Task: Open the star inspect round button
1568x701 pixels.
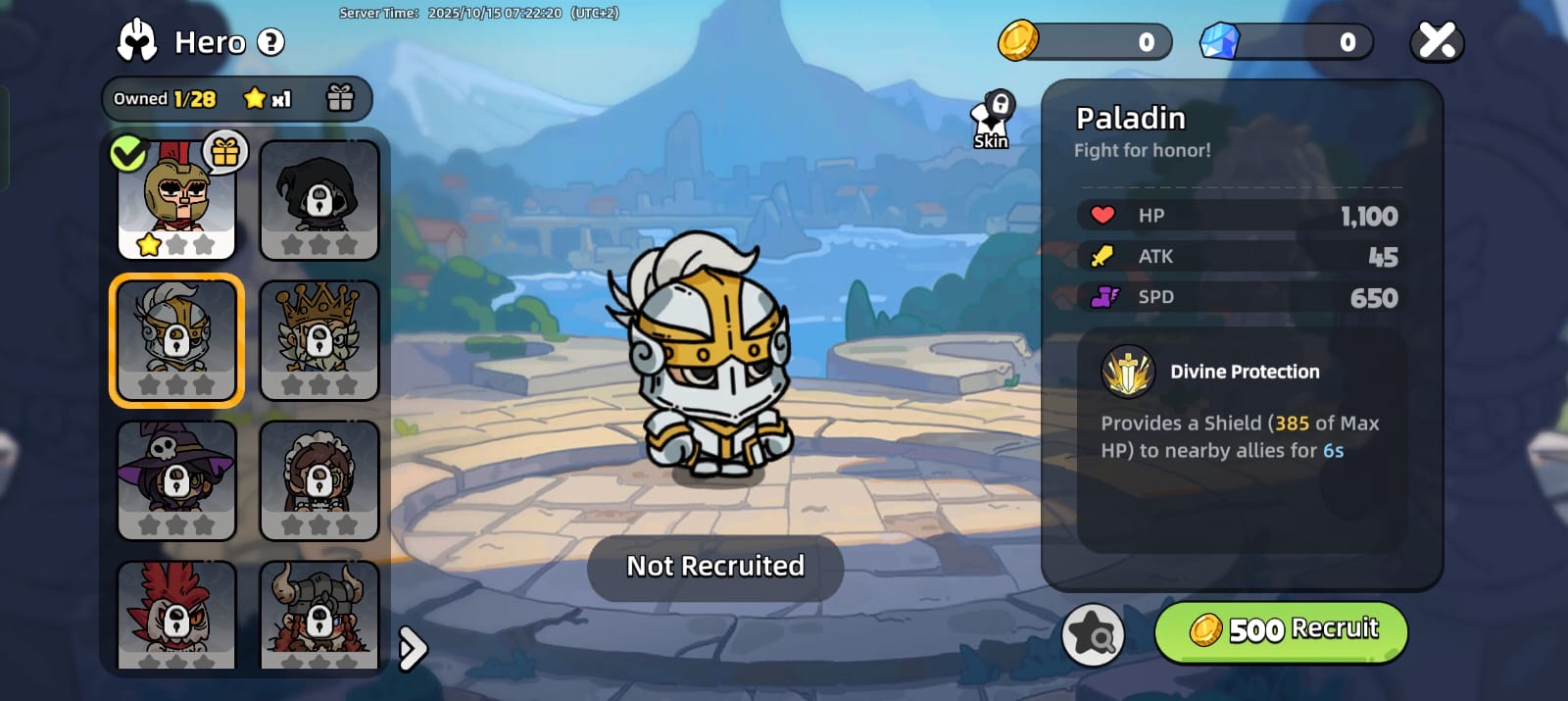Action: [x=1093, y=634]
